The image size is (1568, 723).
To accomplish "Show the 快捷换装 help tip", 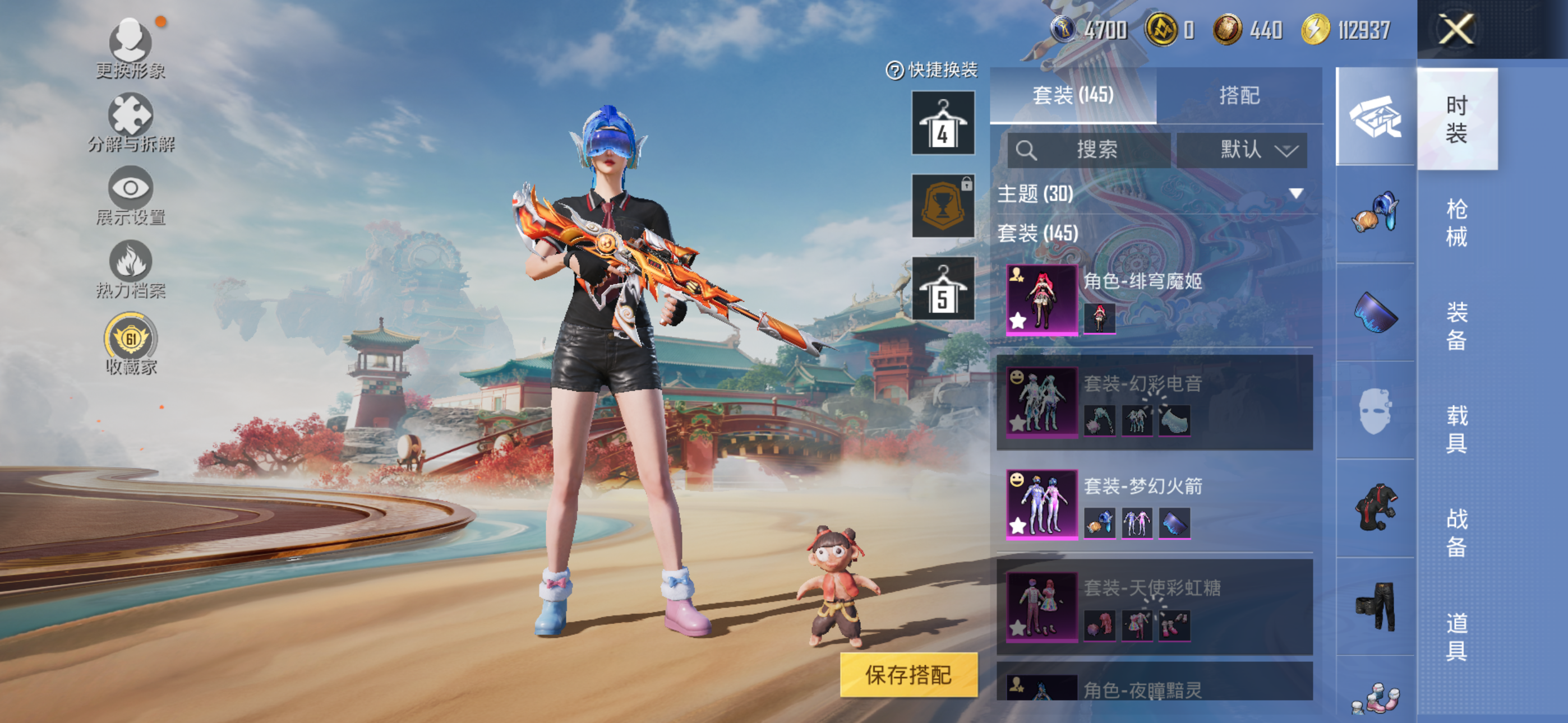I will 894,71.
